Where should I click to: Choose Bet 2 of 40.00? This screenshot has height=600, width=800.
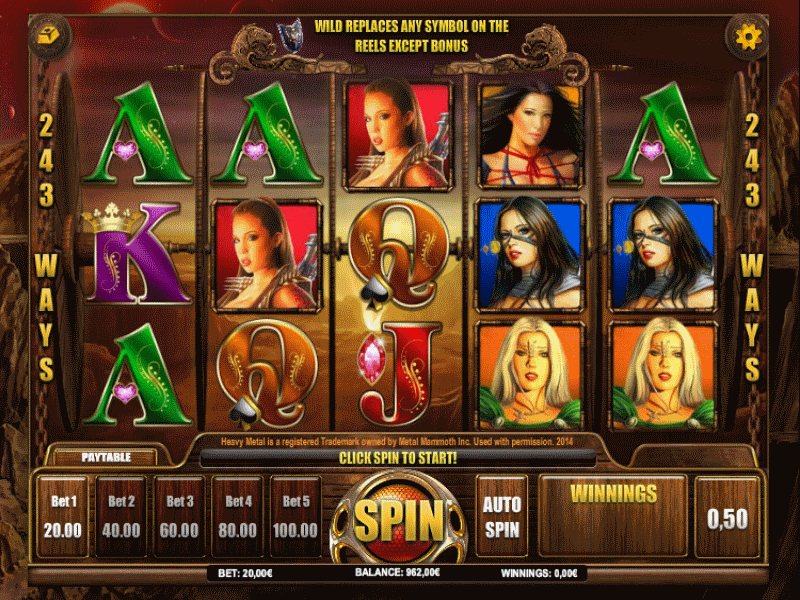coord(121,515)
